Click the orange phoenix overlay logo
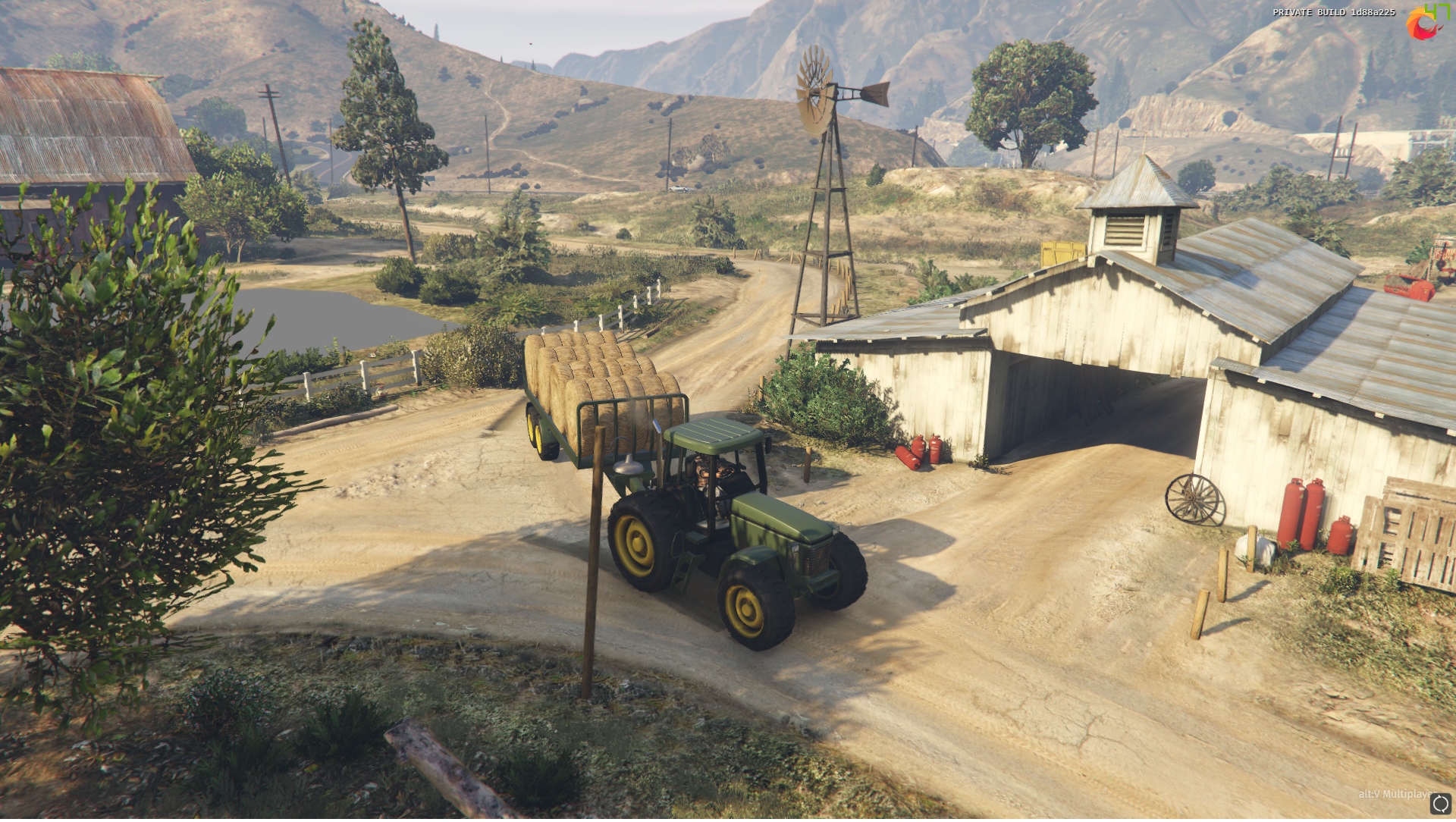This screenshot has width=1456, height=822. point(1422,24)
